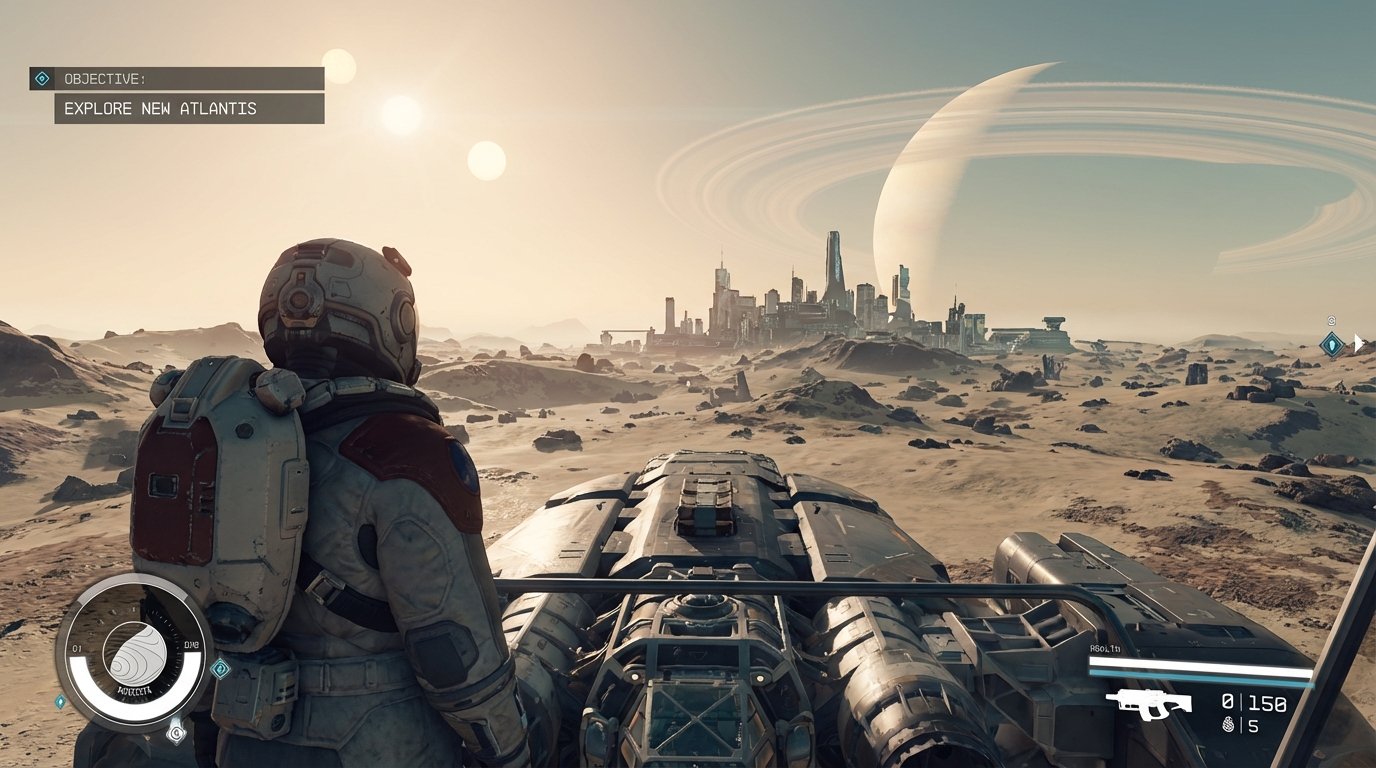This screenshot has height=768, width=1376.
Task: Click the white health bar above the weapon
Action: 1198,663
